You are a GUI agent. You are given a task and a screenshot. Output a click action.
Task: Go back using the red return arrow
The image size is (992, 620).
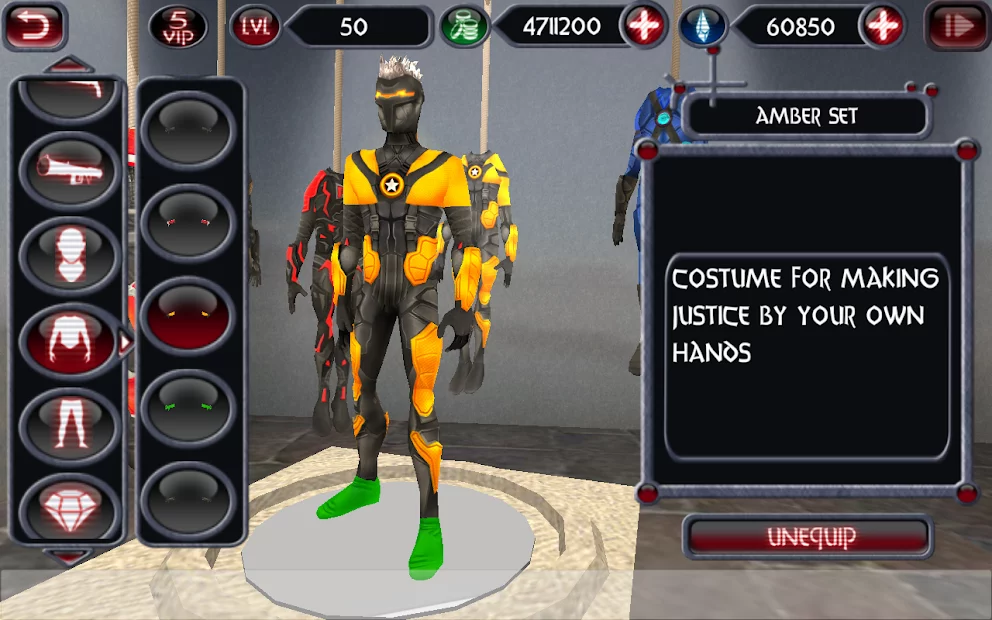click(x=35, y=26)
